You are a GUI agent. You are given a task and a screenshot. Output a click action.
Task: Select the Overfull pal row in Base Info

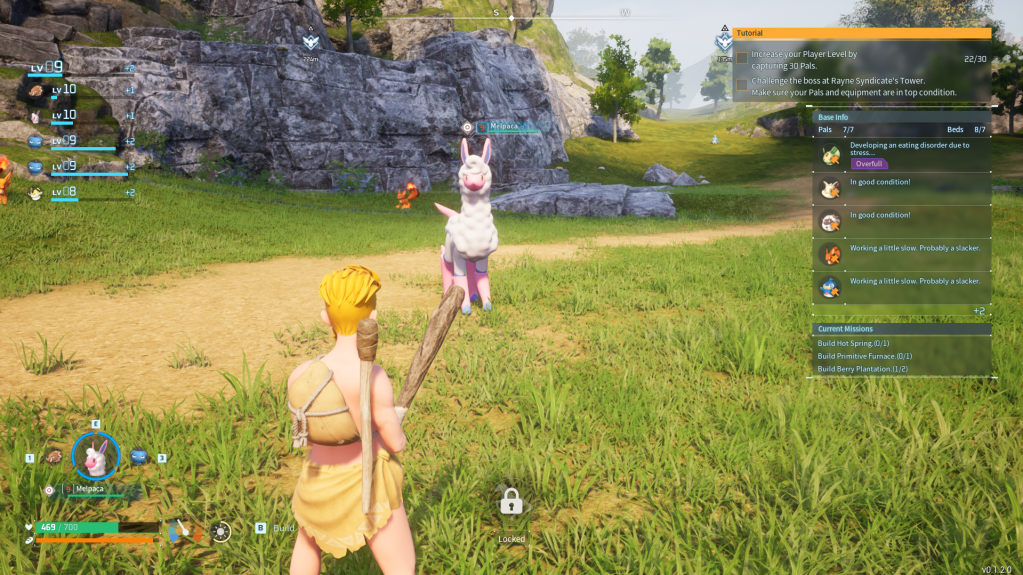[902, 154]
